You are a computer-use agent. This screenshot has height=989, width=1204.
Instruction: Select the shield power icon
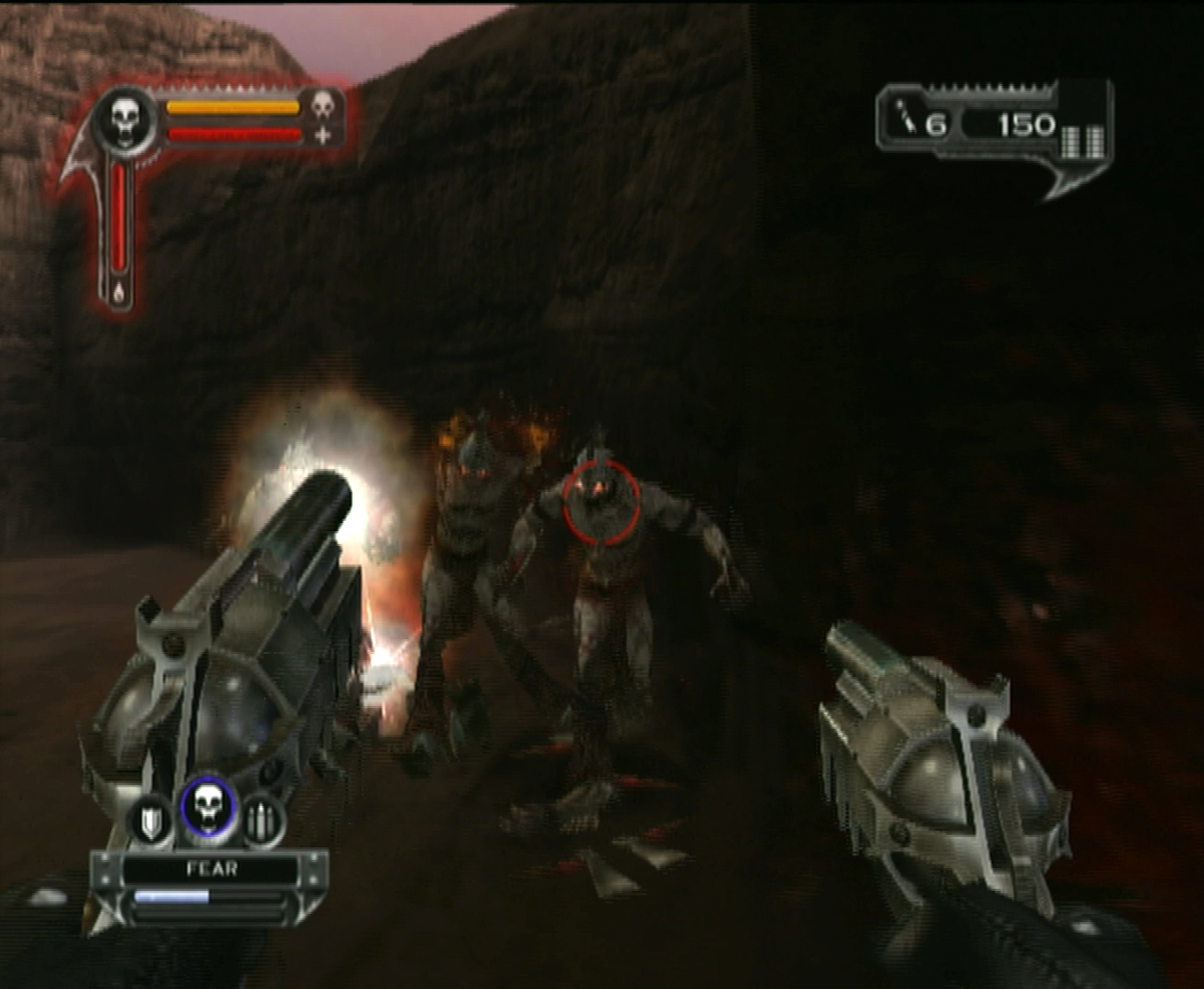click(152, 821)
